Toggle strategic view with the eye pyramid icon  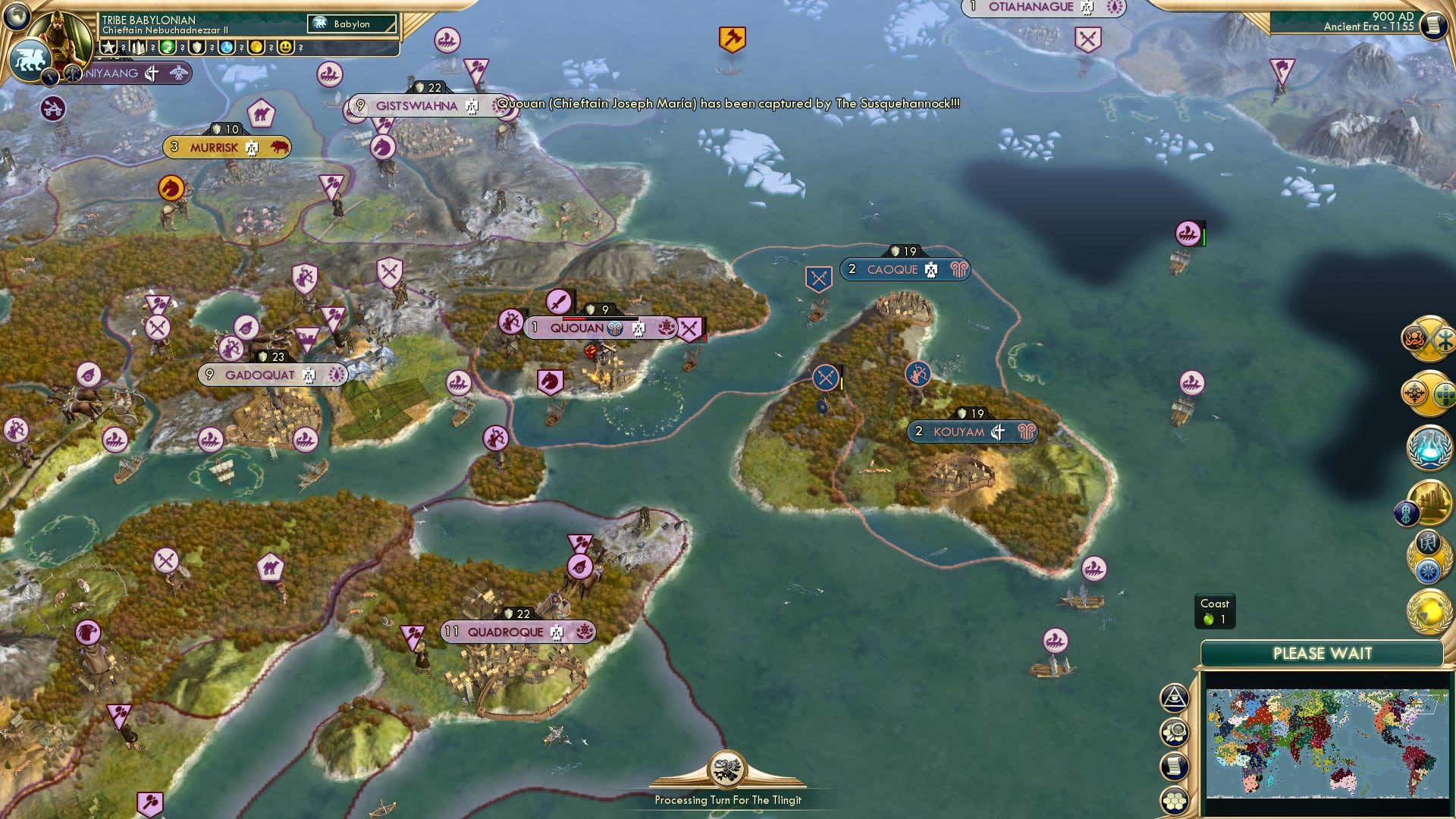[1174, 699]
